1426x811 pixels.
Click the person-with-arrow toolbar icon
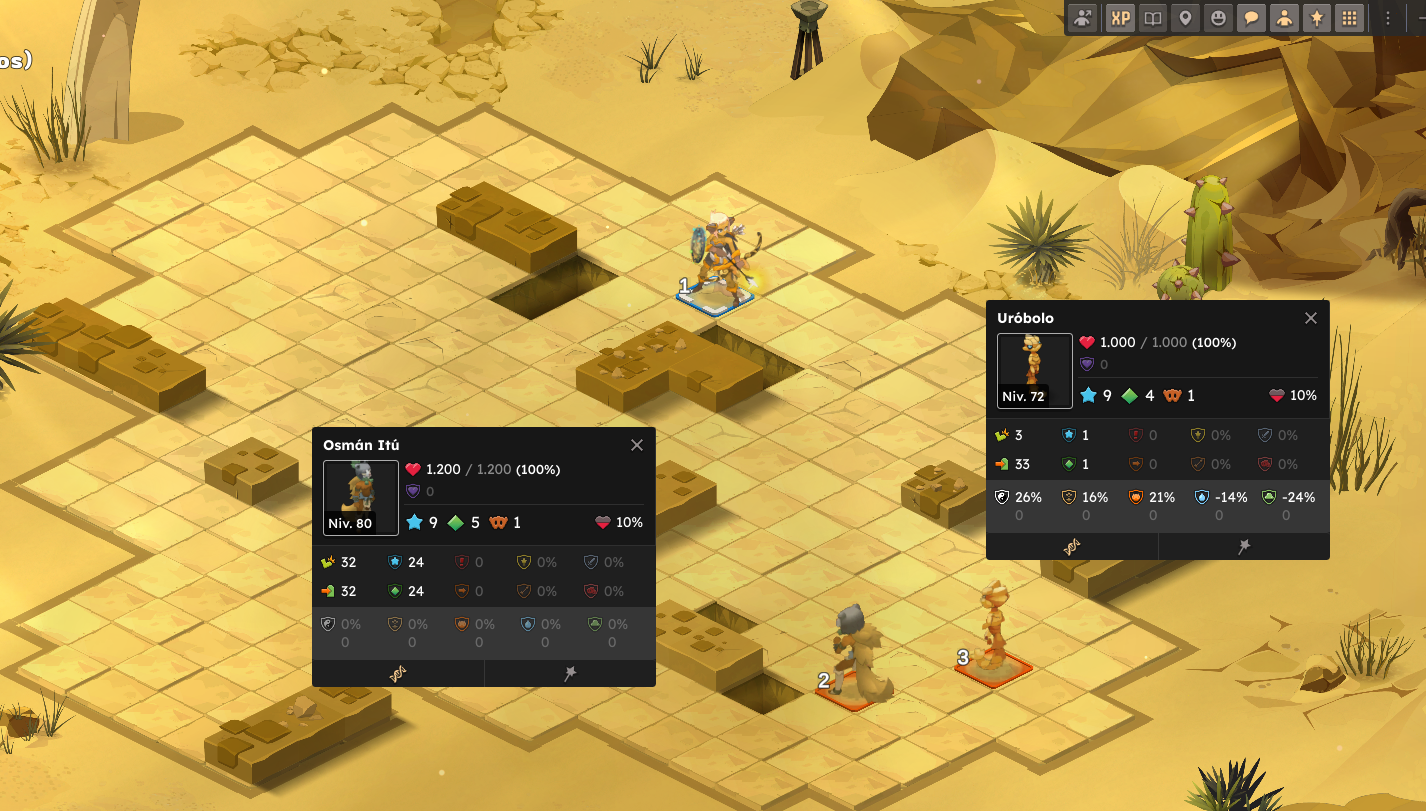point(1083,18)
